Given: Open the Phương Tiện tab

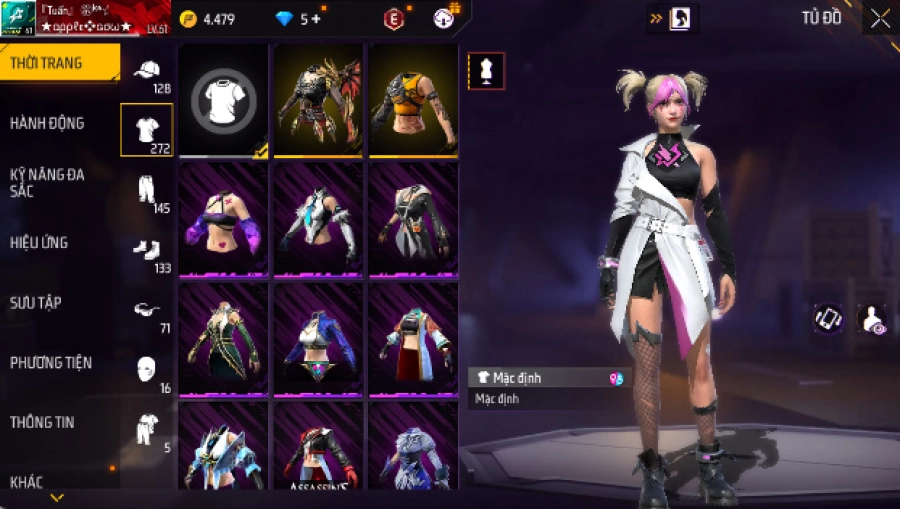Looking at the screenshot, I should click(x=51, y=362).
